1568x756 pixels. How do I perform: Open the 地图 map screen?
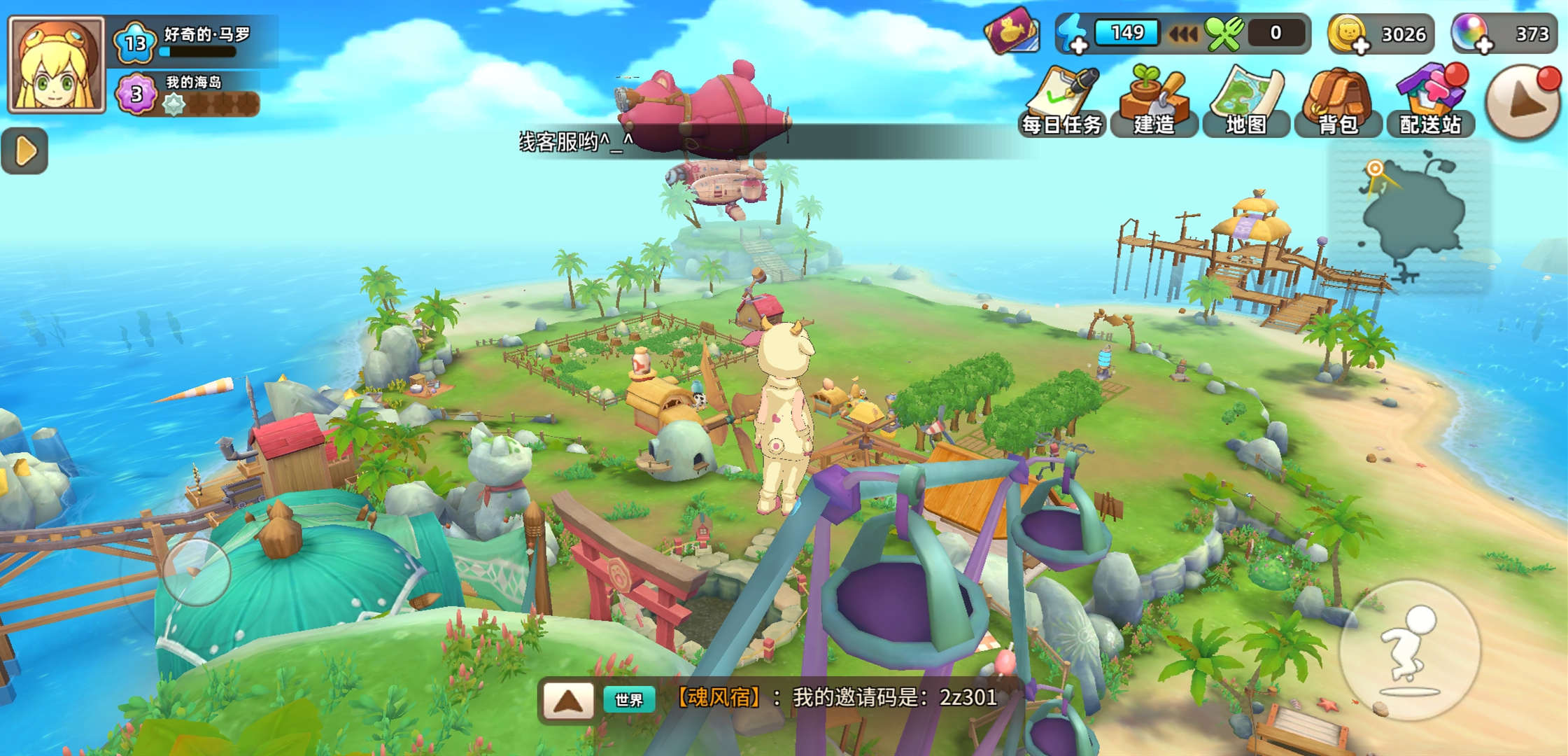click(1246, 101)
